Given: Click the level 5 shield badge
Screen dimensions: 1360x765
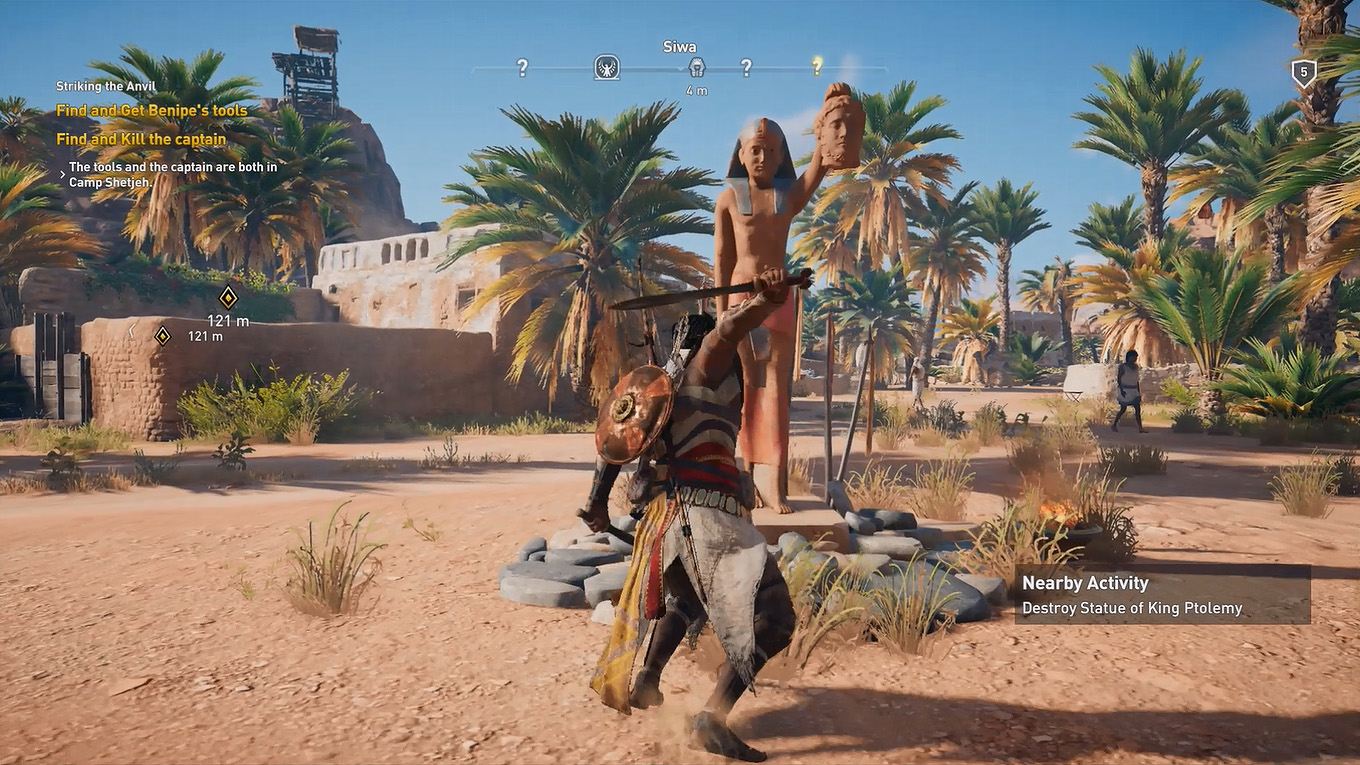Looking at the screenshot, I should click(1303, 71).
